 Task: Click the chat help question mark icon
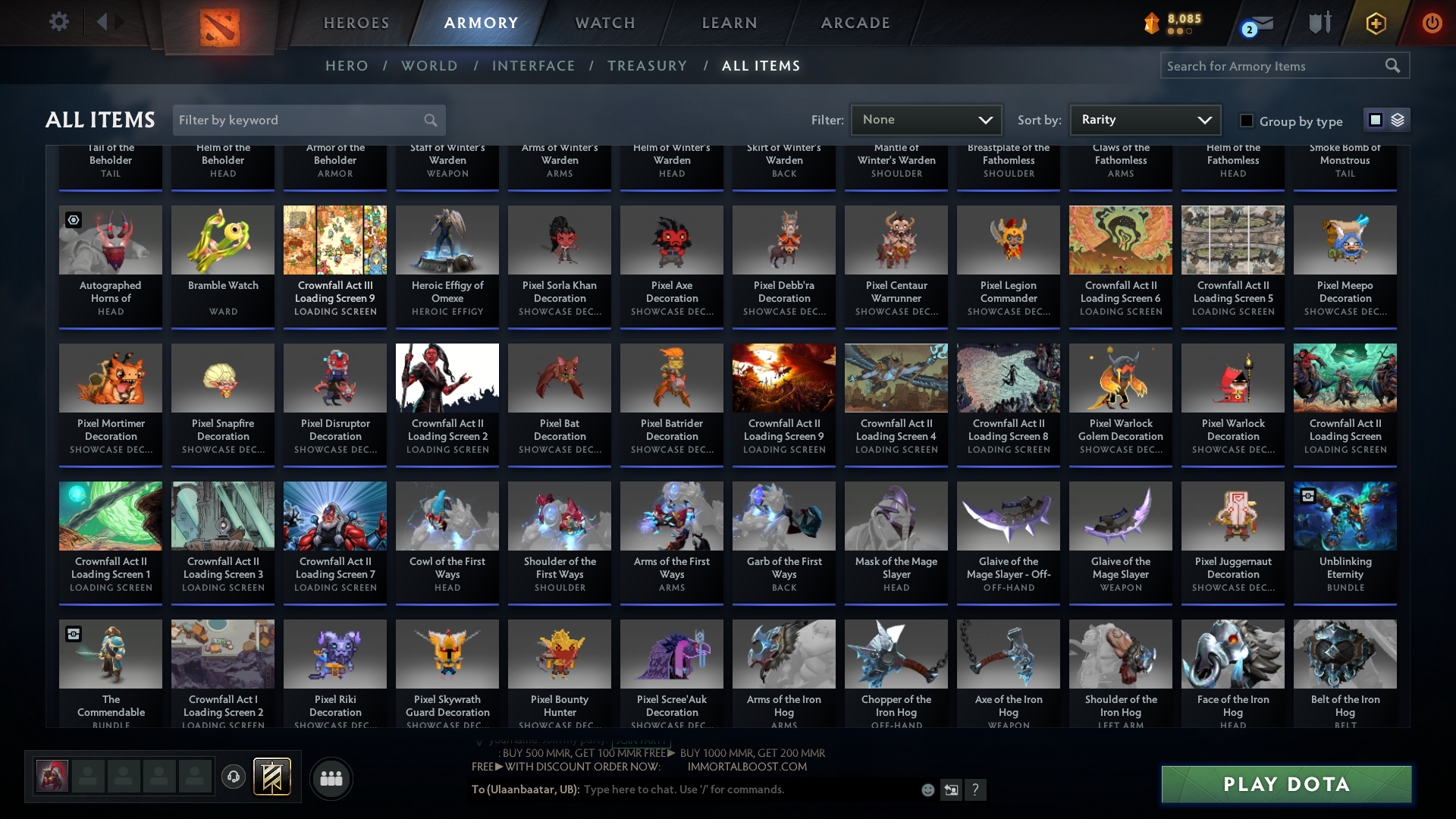click(976, 789)
